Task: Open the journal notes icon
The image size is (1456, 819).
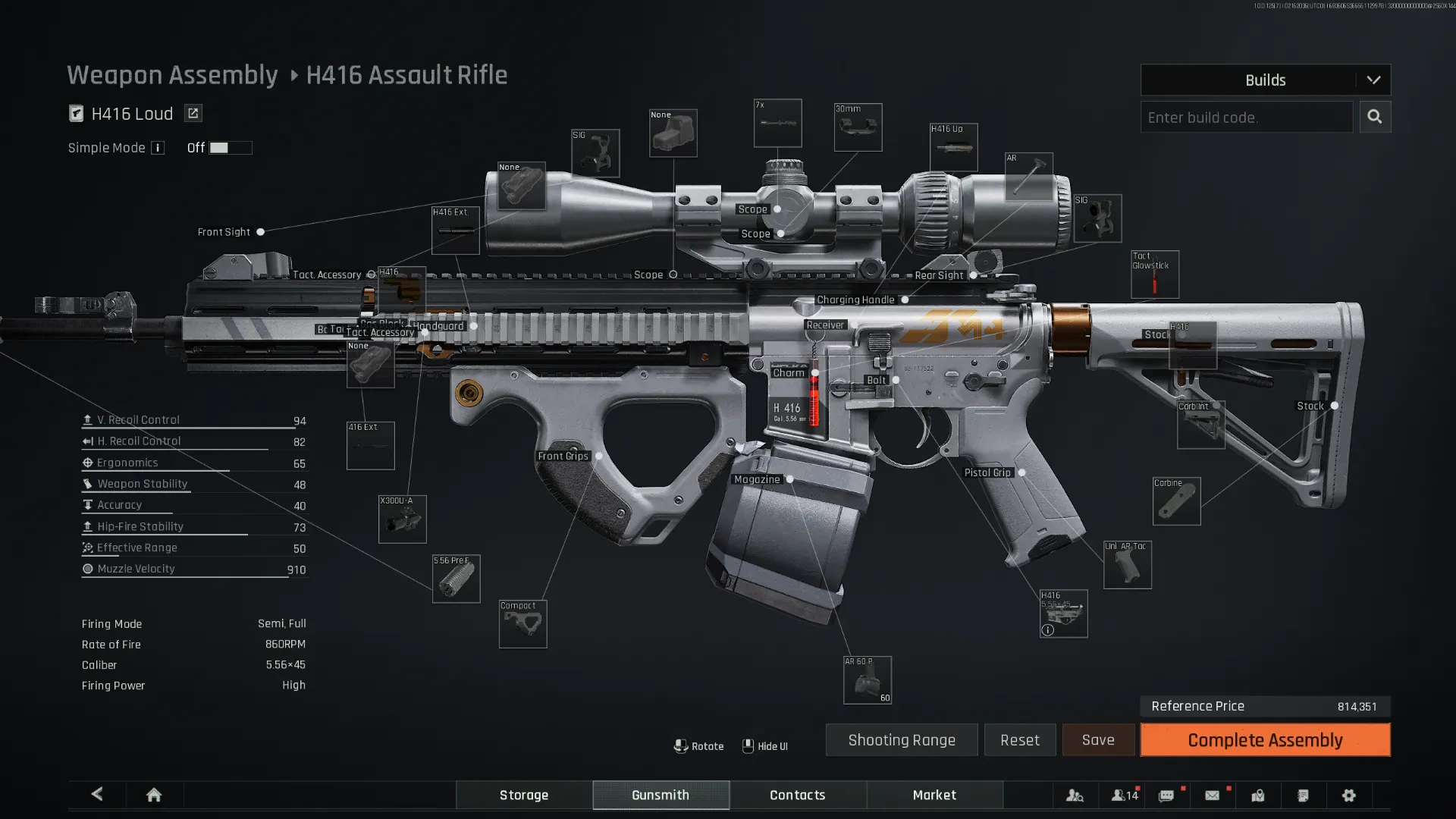Action: pyautogui.click(x=1304, y=795)
